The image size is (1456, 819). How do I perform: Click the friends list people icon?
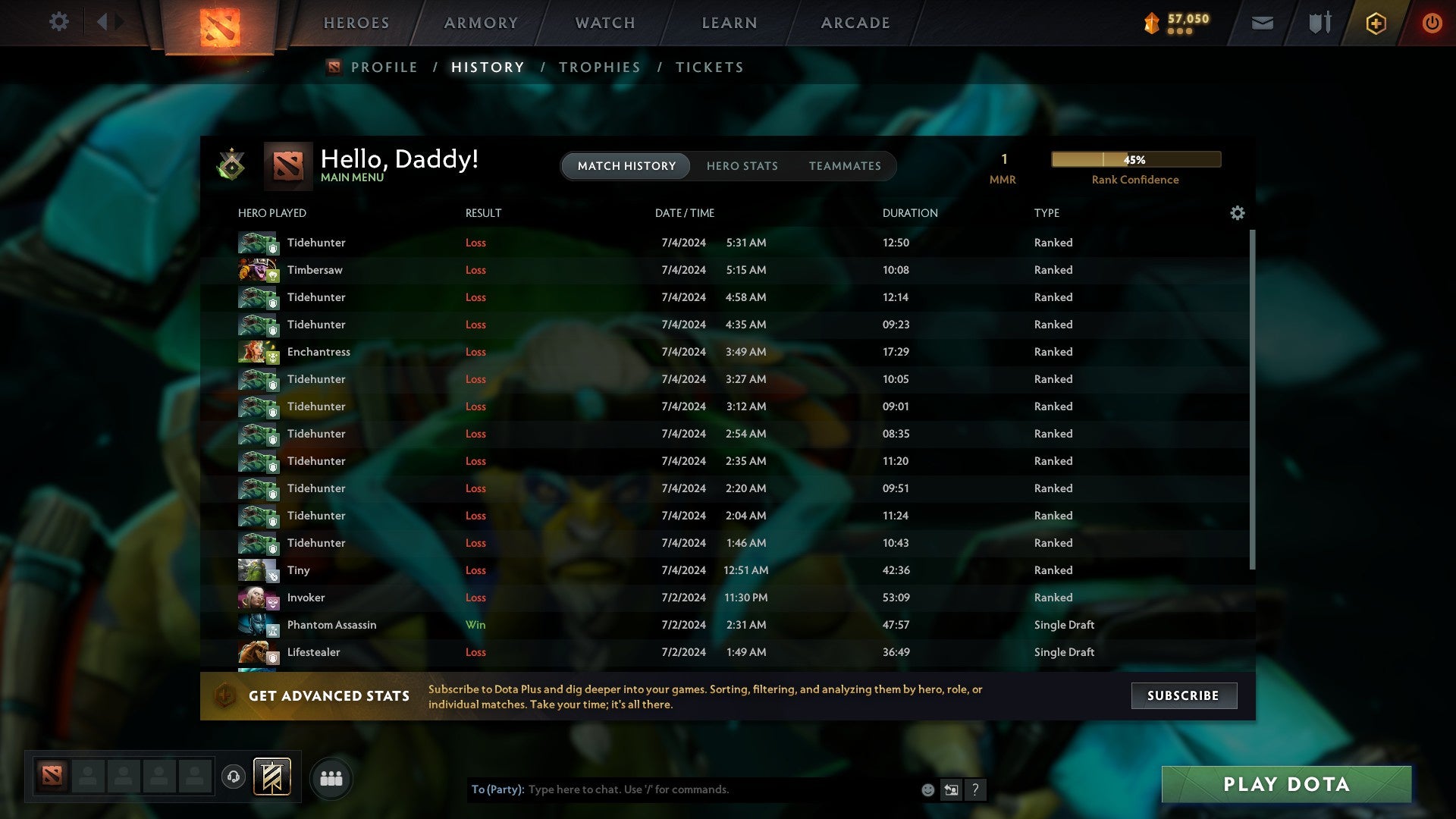pyautogui.click(x=331, y=777)
